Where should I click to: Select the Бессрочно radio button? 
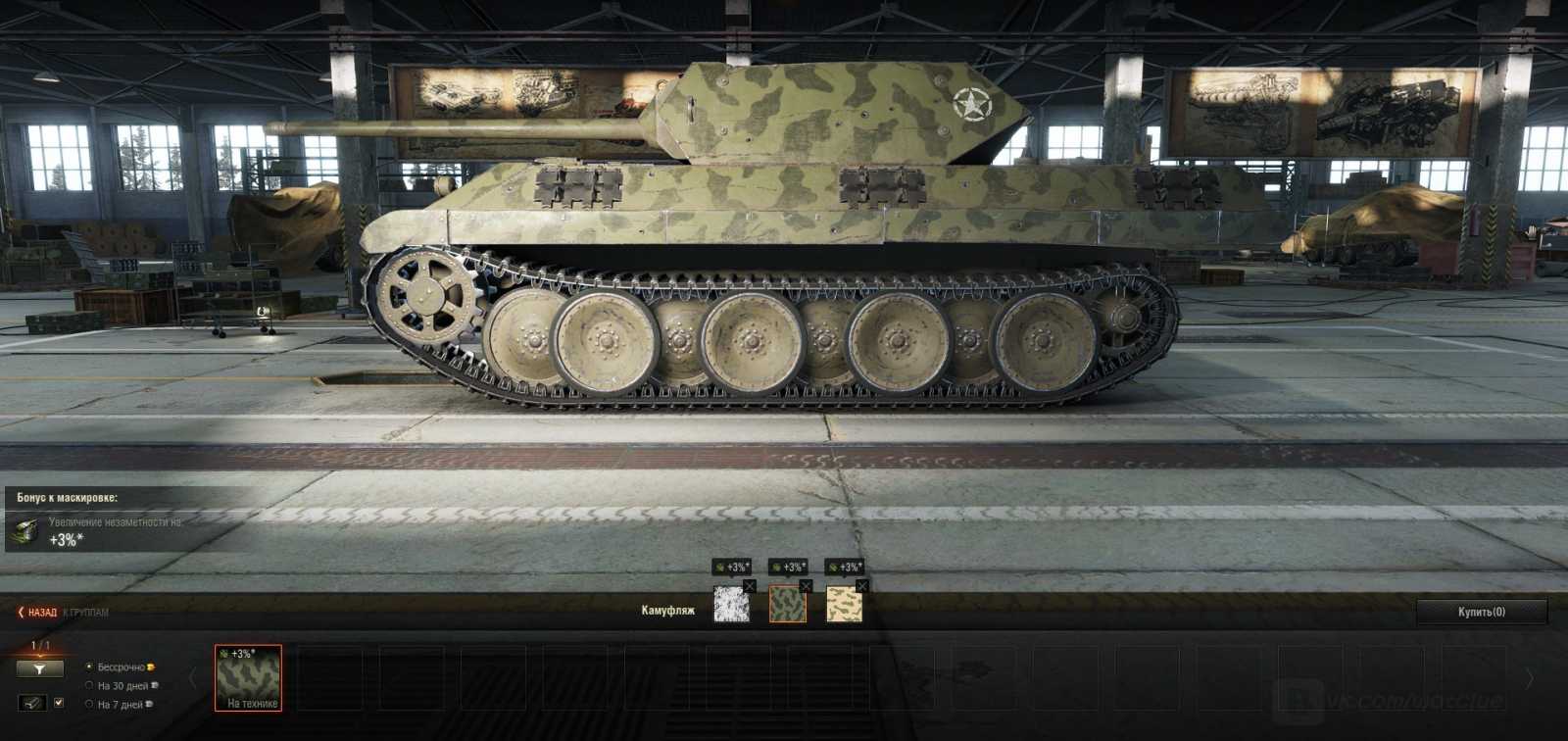(89, 667)
